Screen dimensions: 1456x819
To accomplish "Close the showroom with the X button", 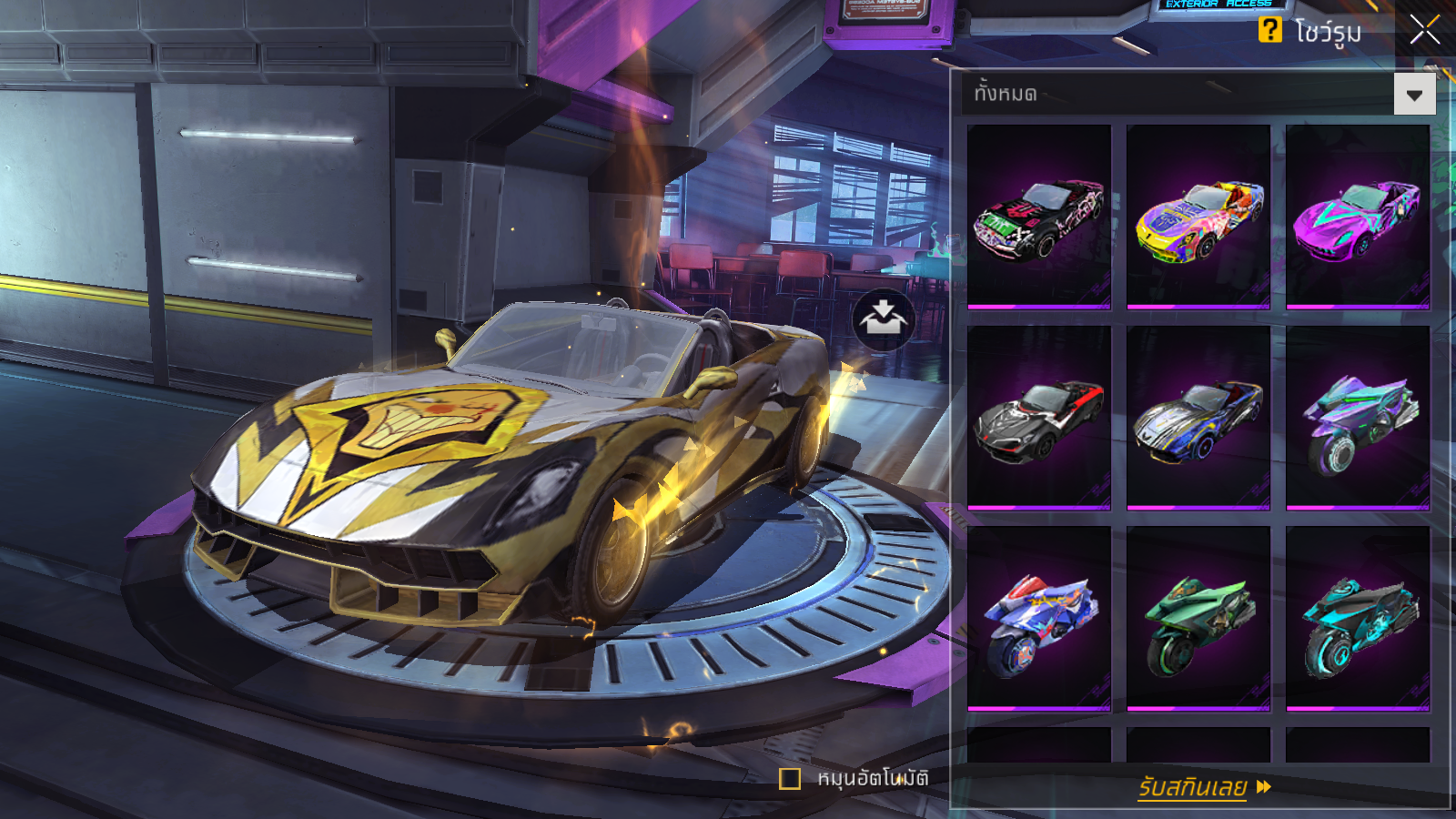I will pyautogui.click(x=1424, y=30).
